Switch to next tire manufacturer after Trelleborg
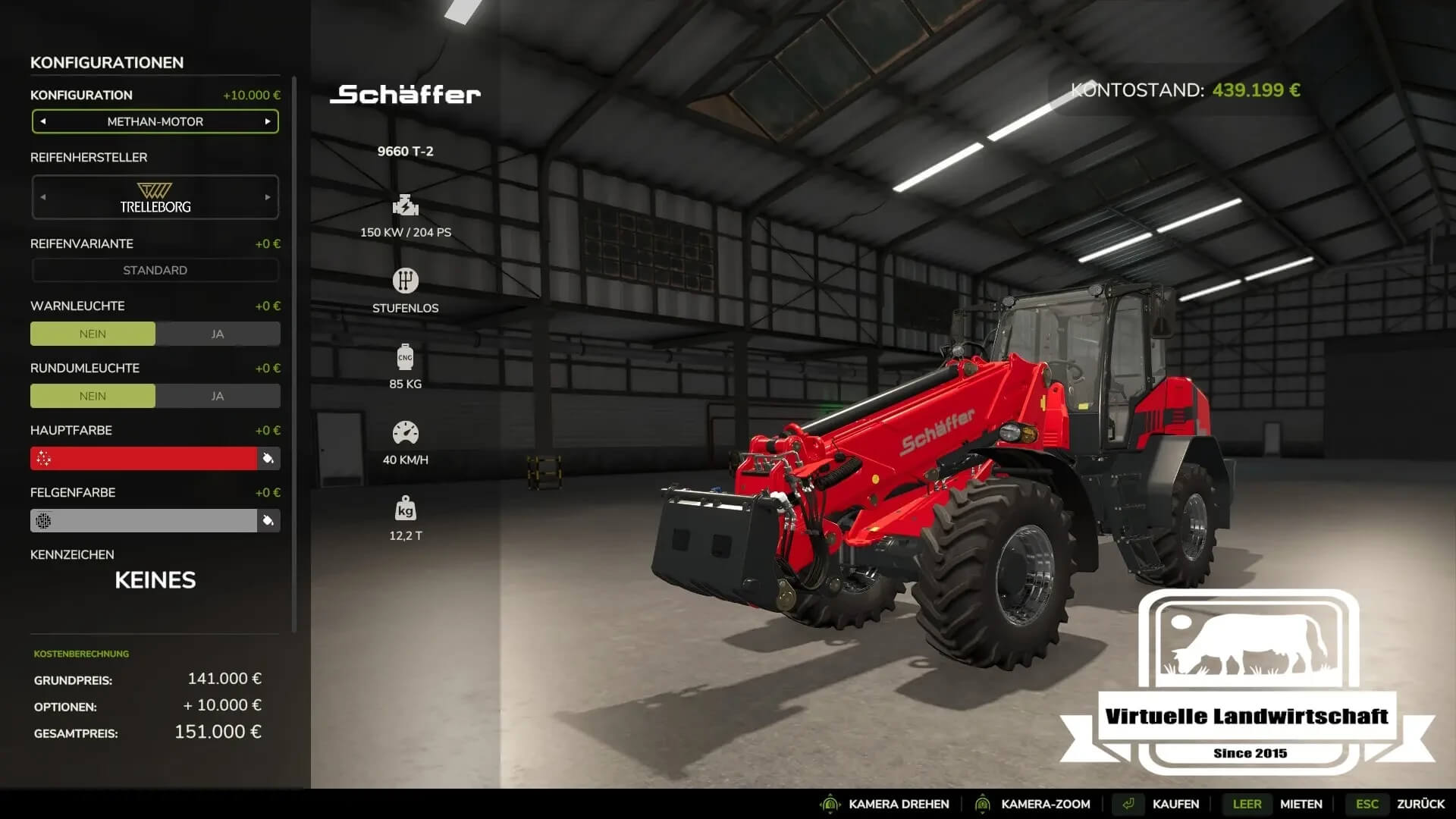 (268, 197)
